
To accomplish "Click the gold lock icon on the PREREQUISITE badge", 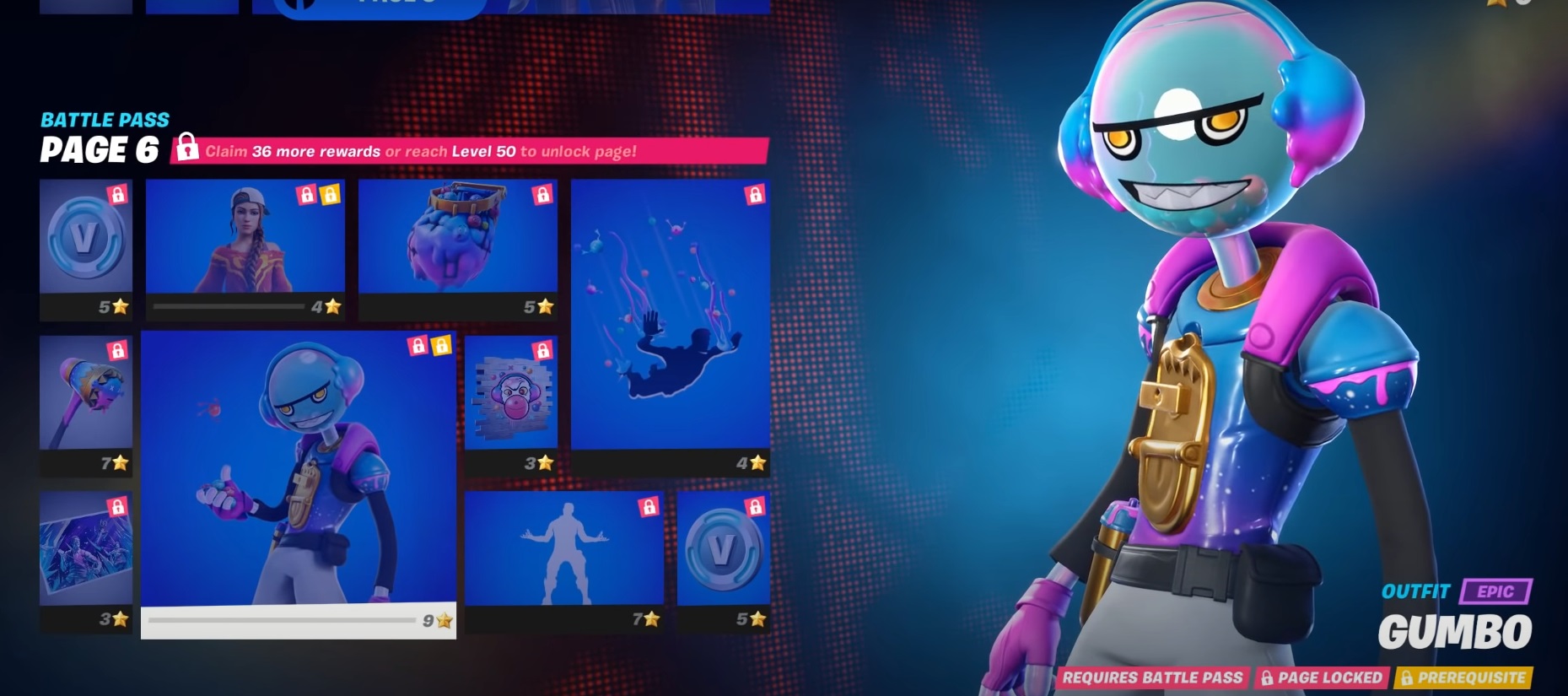I will [1405, 677].
